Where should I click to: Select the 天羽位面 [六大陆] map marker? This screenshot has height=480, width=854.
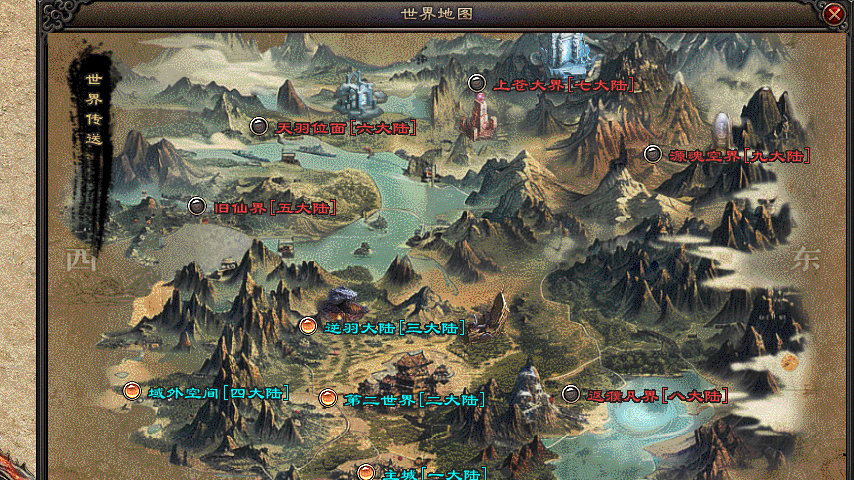click(x=259, y=126)
